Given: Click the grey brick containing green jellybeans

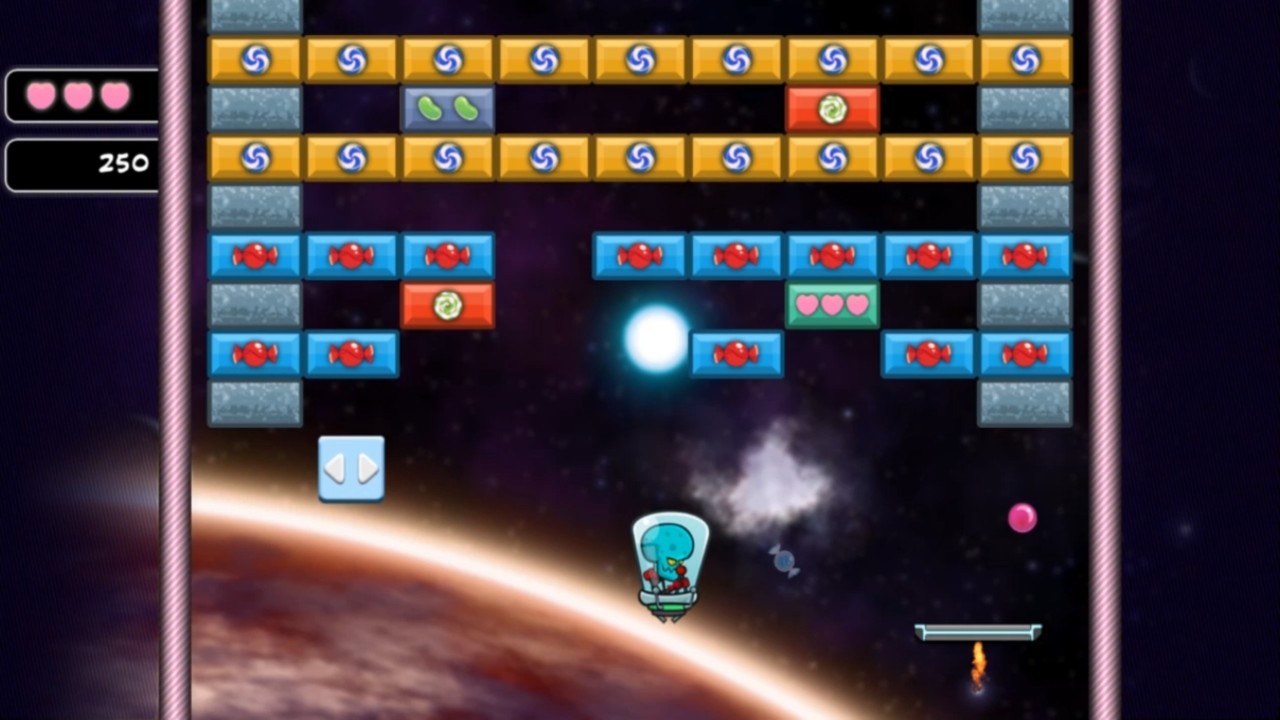Looking at the screenshot, I should pyautogui.click(x=448, y=108).
